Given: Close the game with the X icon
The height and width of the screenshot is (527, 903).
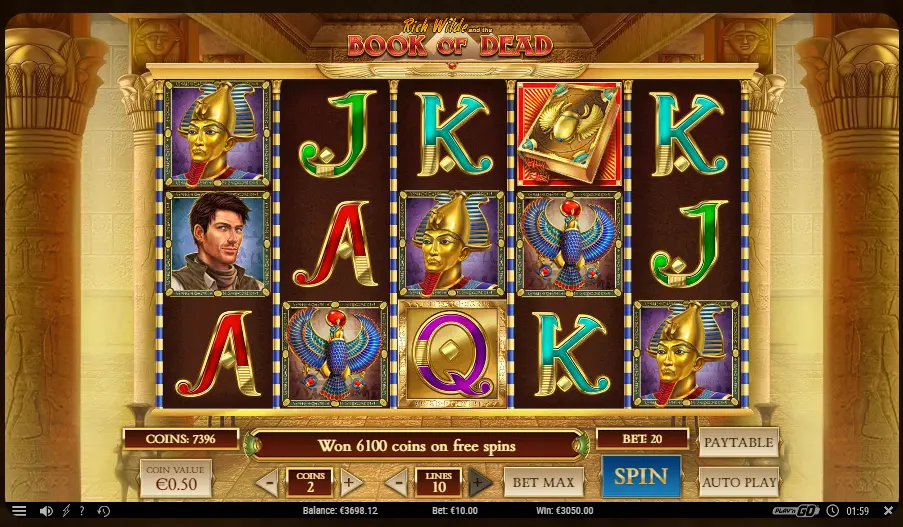Looking at the screenshot, I should [x=888, y=511].
